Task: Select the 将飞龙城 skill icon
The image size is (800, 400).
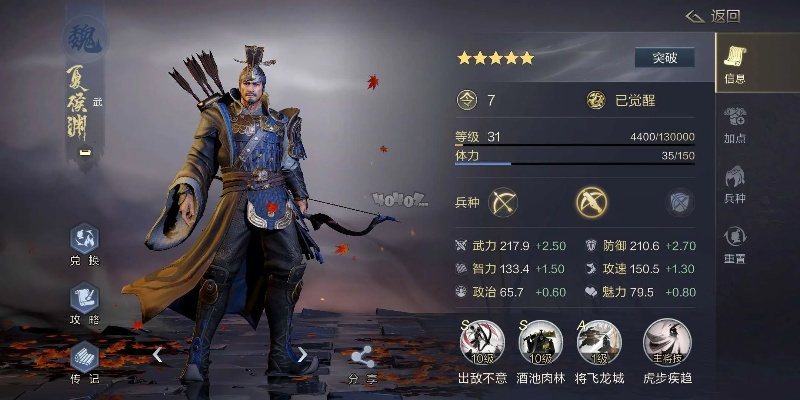Action: click(x=600, y=344)
